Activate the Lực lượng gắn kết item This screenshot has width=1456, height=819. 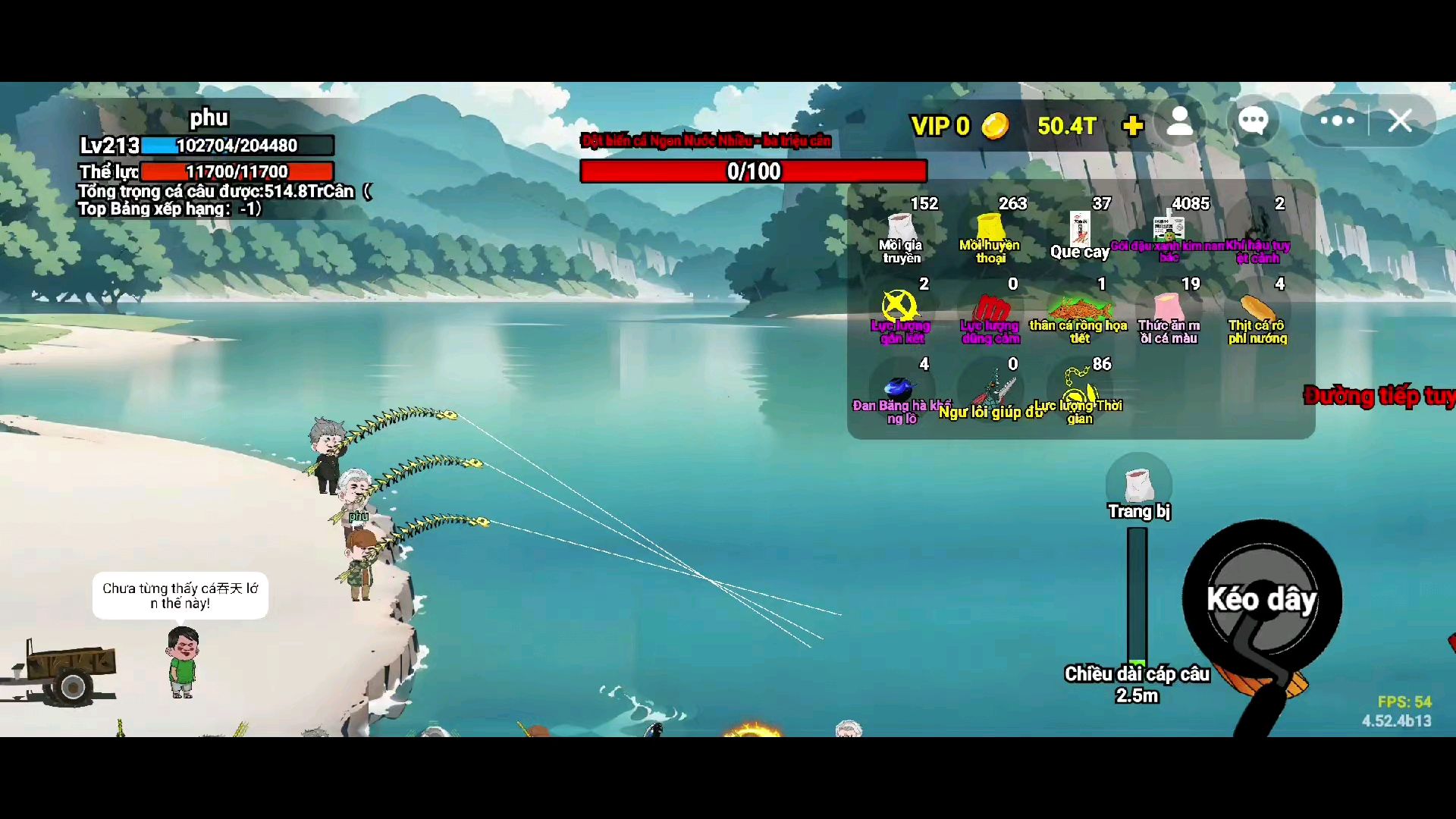tap(899, 309)
